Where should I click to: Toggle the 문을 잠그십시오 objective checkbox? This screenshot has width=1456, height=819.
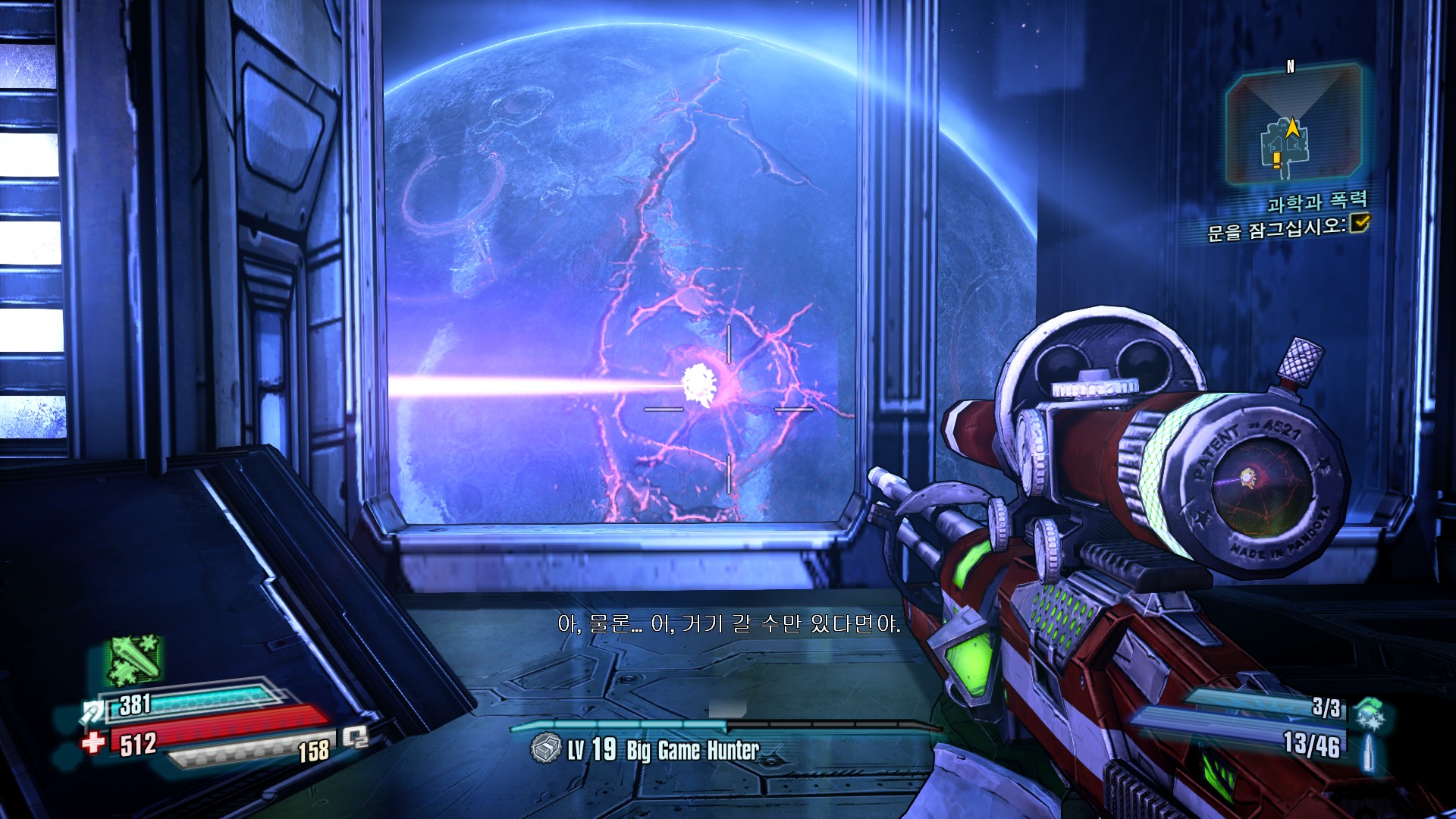[1360, 222]
